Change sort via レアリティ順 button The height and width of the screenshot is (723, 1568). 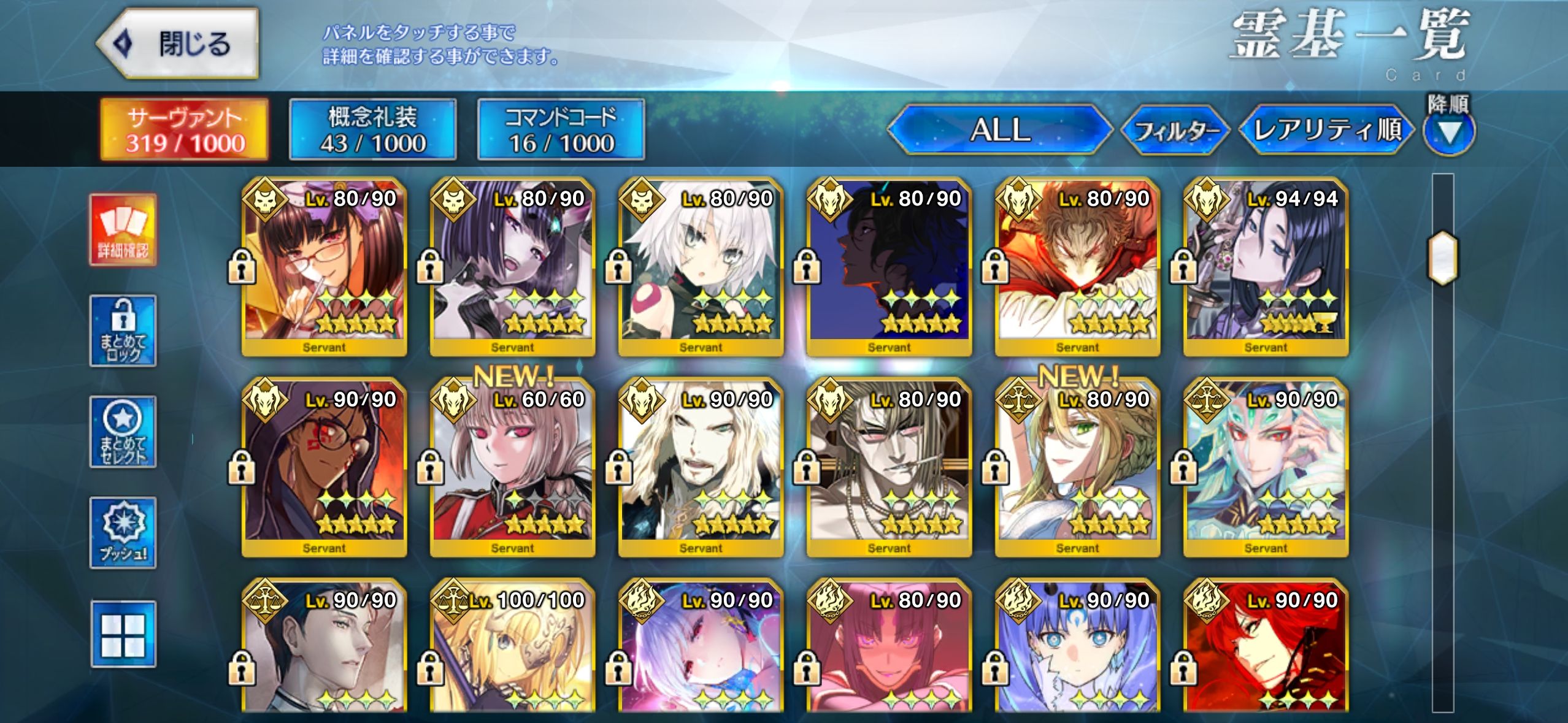[x=1326, y=130]
